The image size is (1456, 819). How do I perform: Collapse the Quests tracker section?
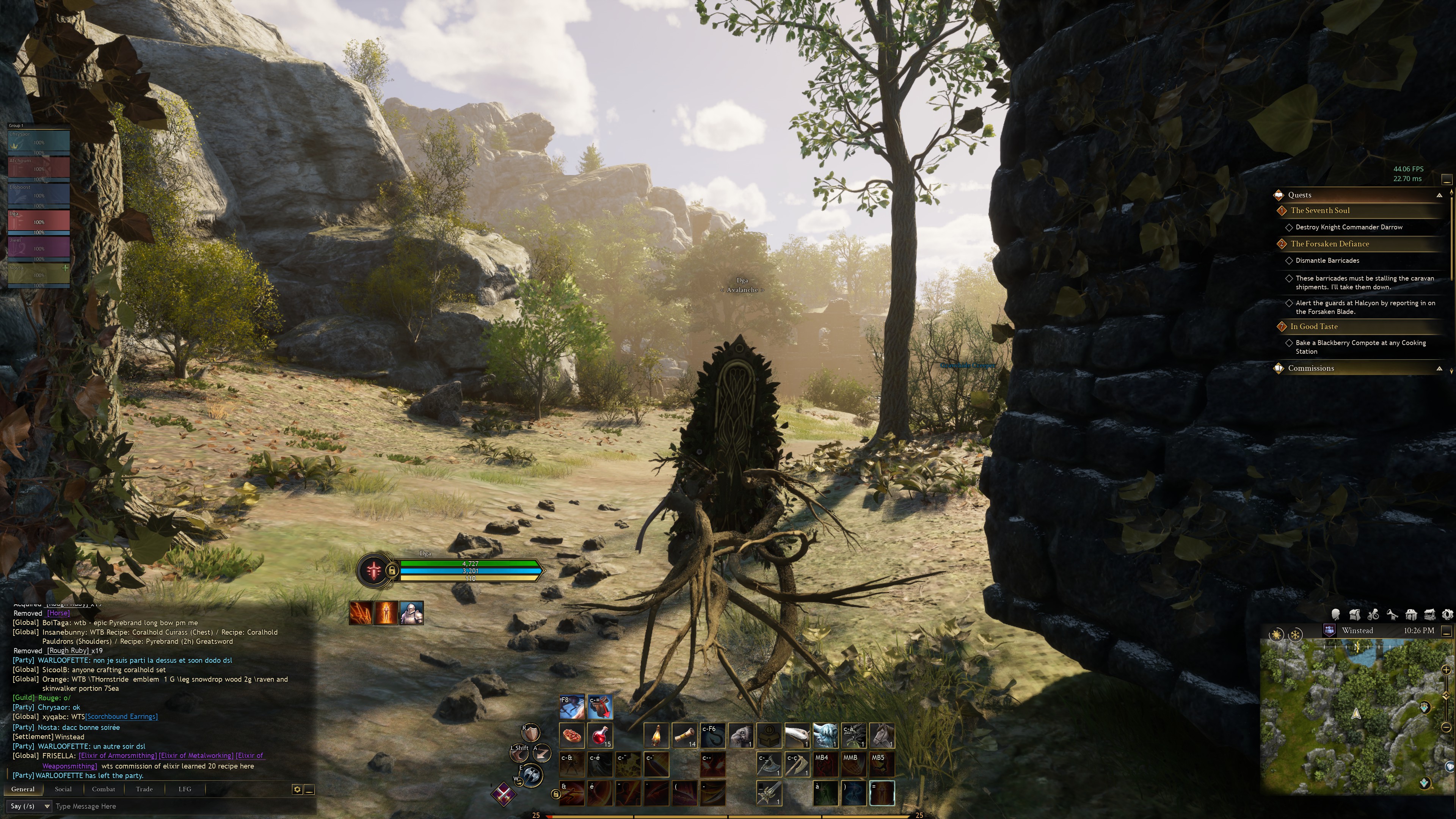tap(1439, 195)
